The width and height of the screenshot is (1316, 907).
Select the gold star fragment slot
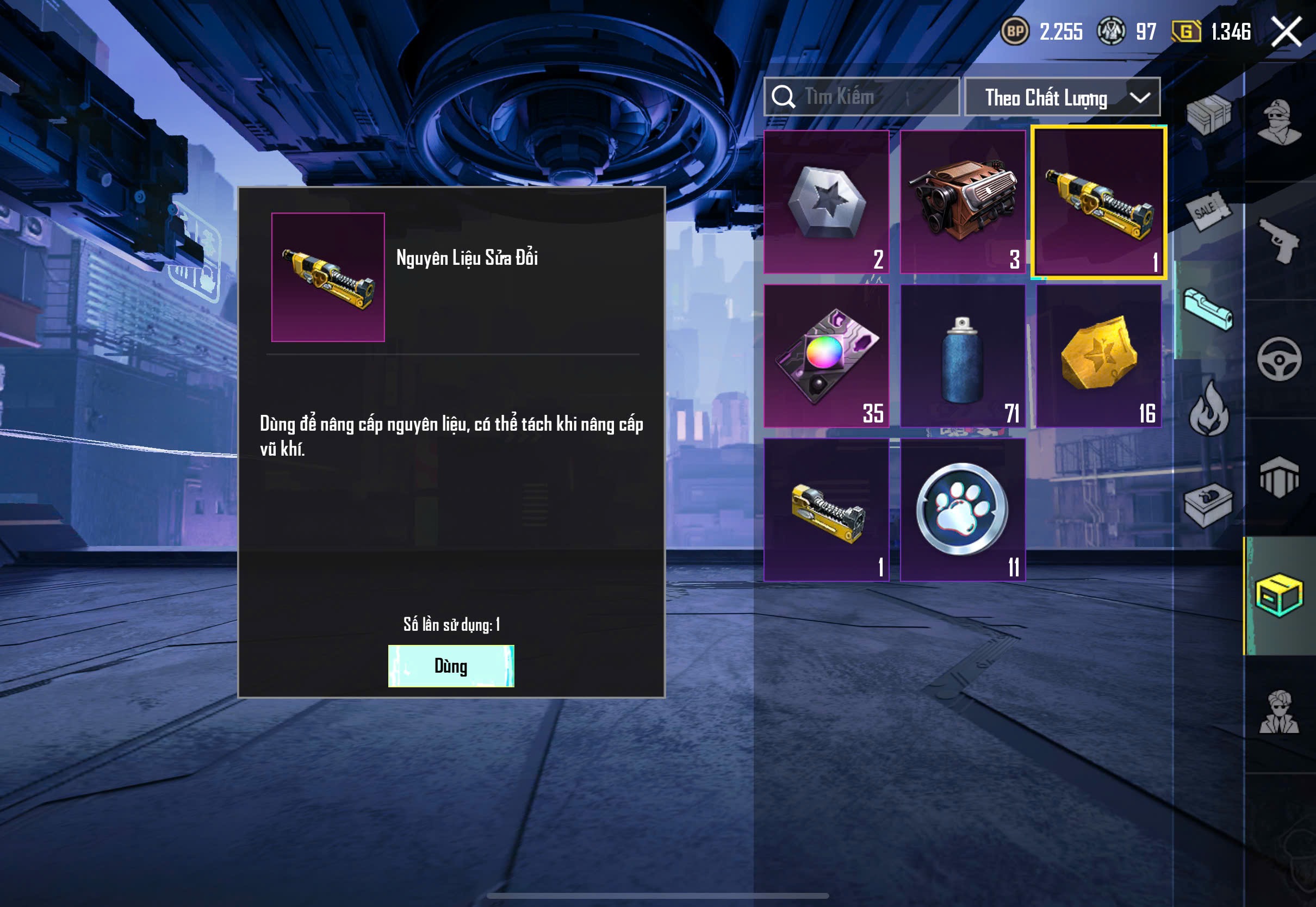point(1098,356)
